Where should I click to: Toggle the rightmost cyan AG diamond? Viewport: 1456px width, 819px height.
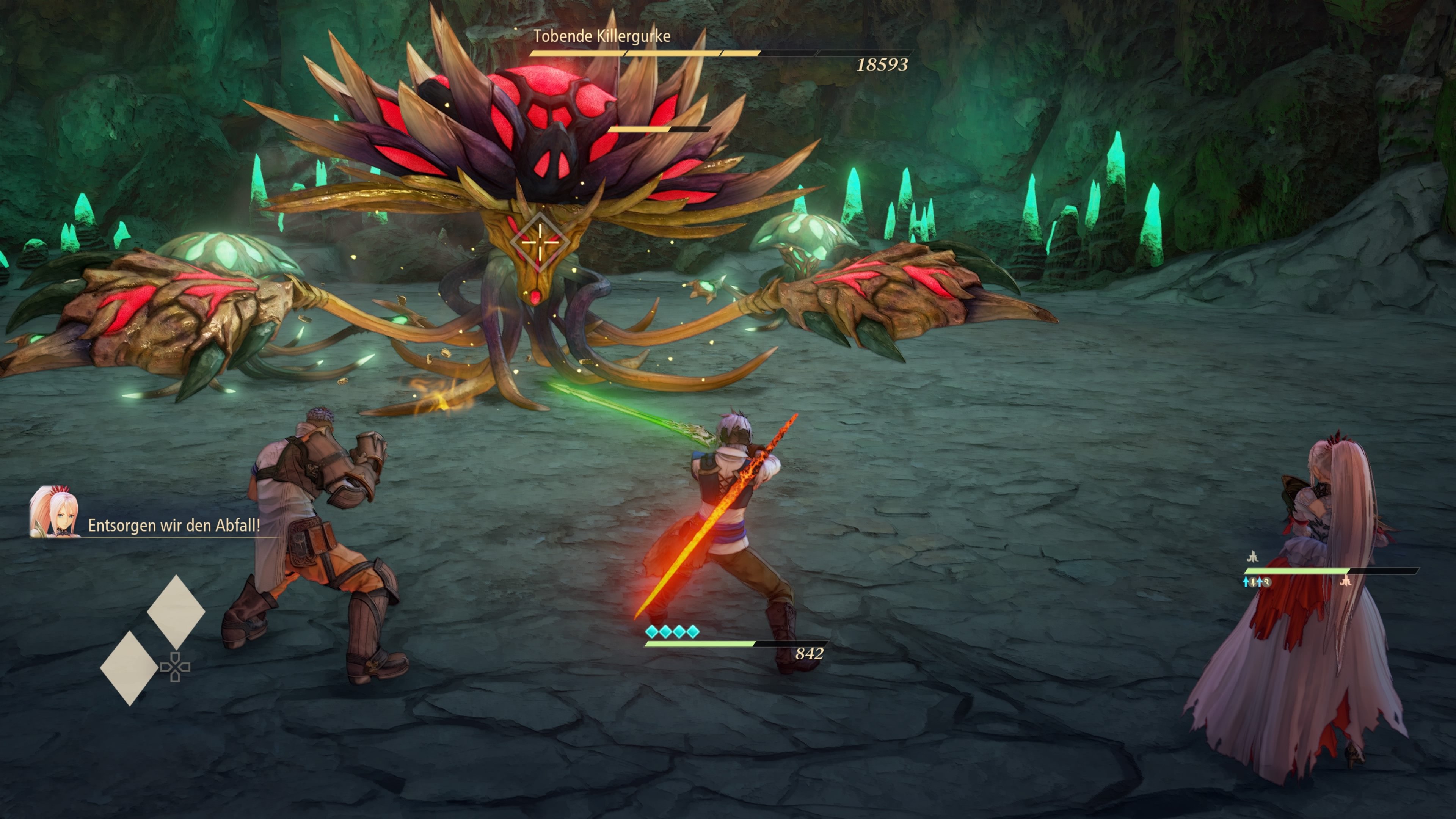click(x=693, y=632)
